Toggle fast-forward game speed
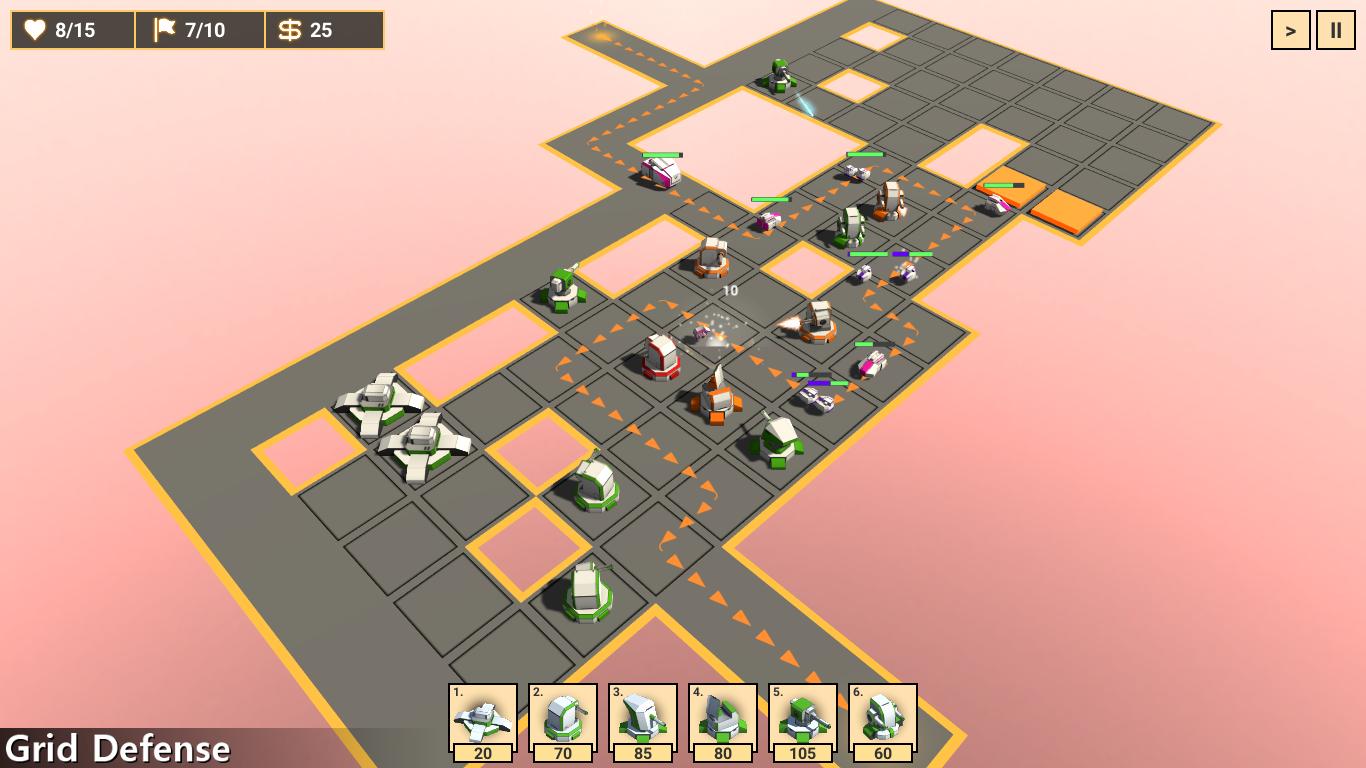The image size is (1366, 768). coord(1290,30)
